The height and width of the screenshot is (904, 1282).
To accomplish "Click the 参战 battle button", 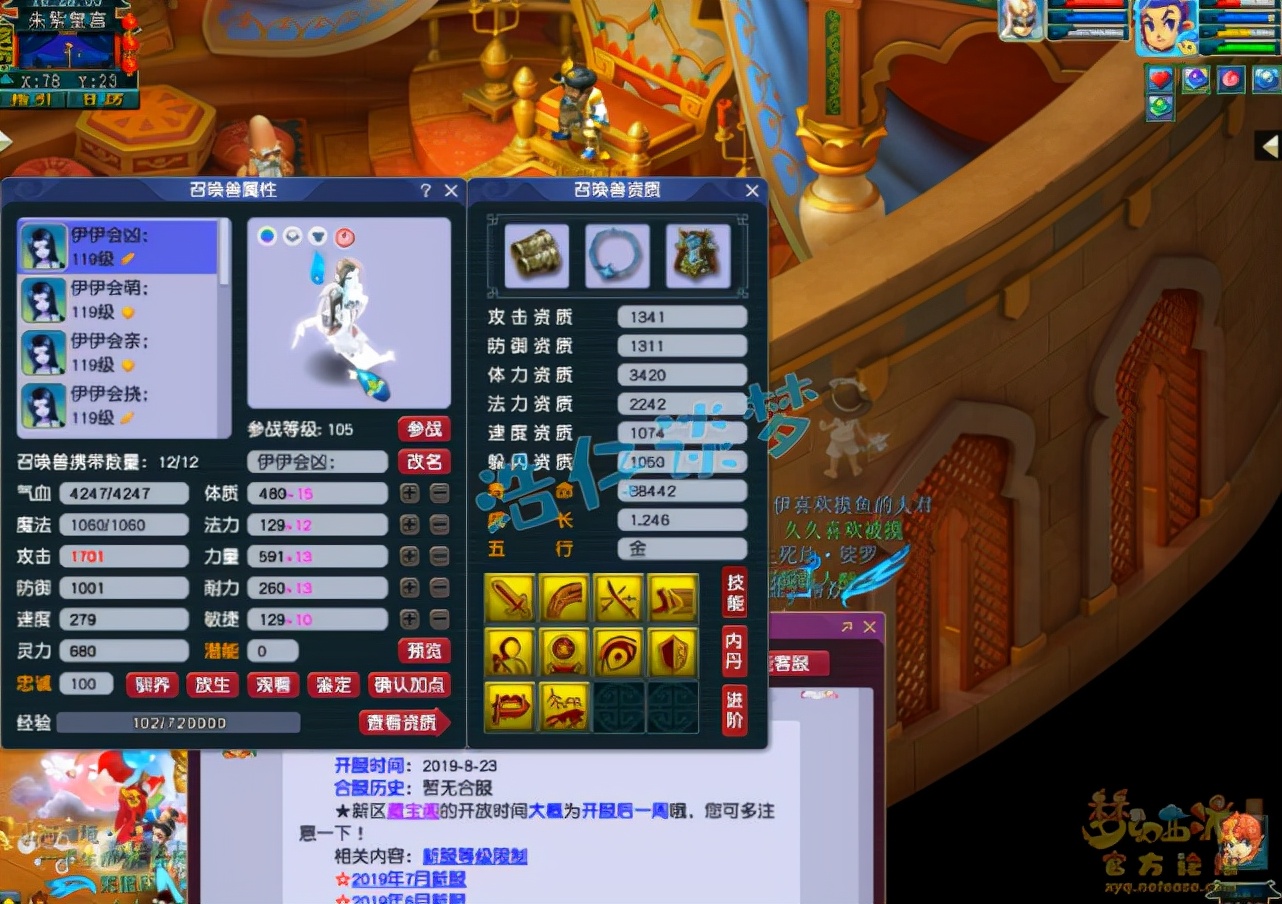I will point(424,428).
